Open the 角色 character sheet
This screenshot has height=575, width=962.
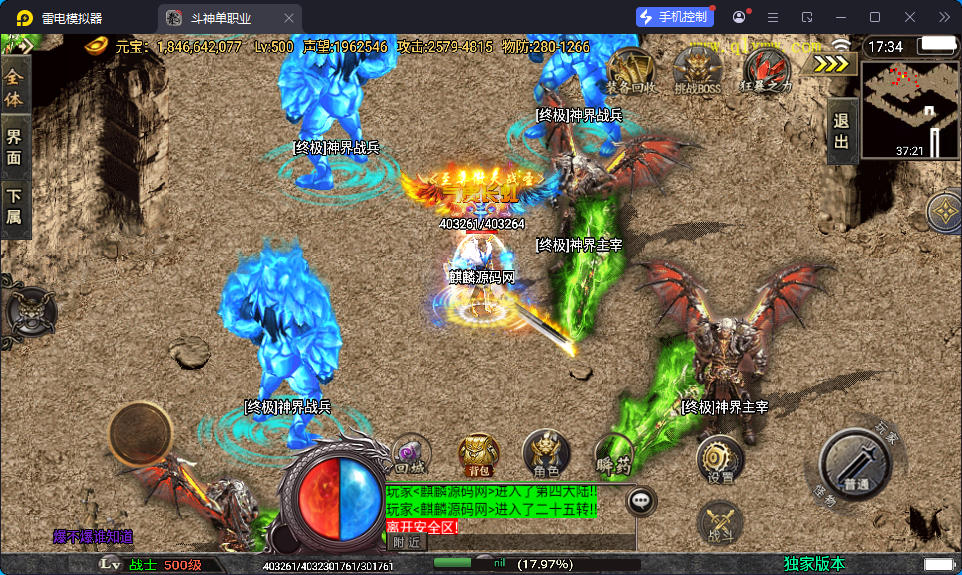pos(546,455)
